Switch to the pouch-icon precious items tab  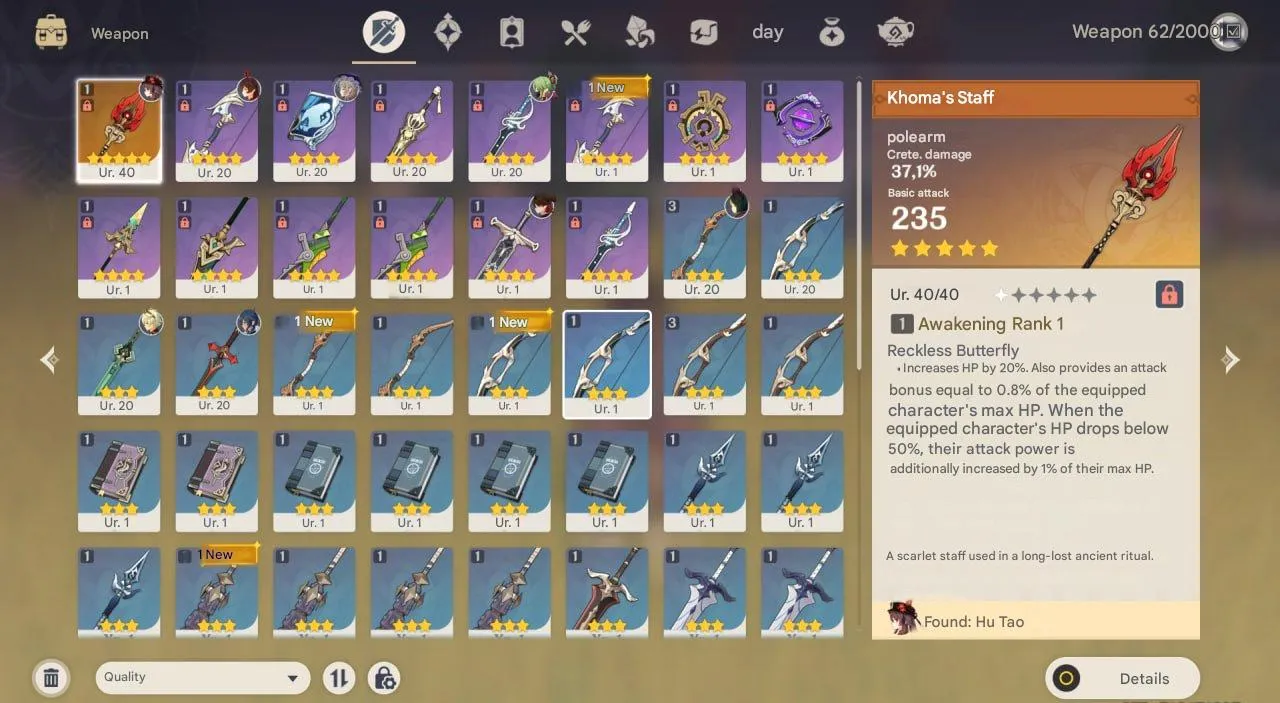coord(831,33)
